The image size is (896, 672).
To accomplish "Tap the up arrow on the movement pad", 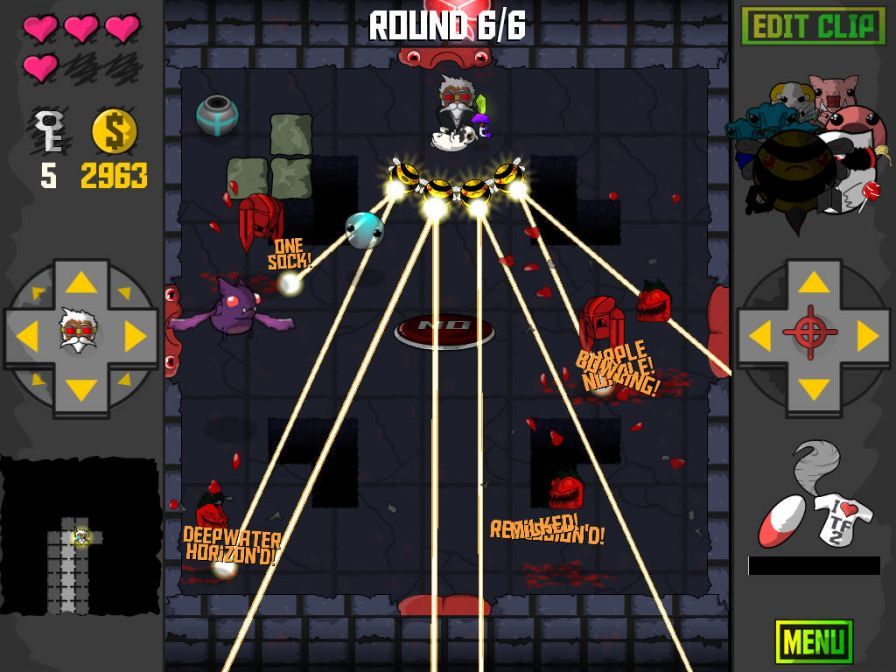I will (x=81, y=283).
